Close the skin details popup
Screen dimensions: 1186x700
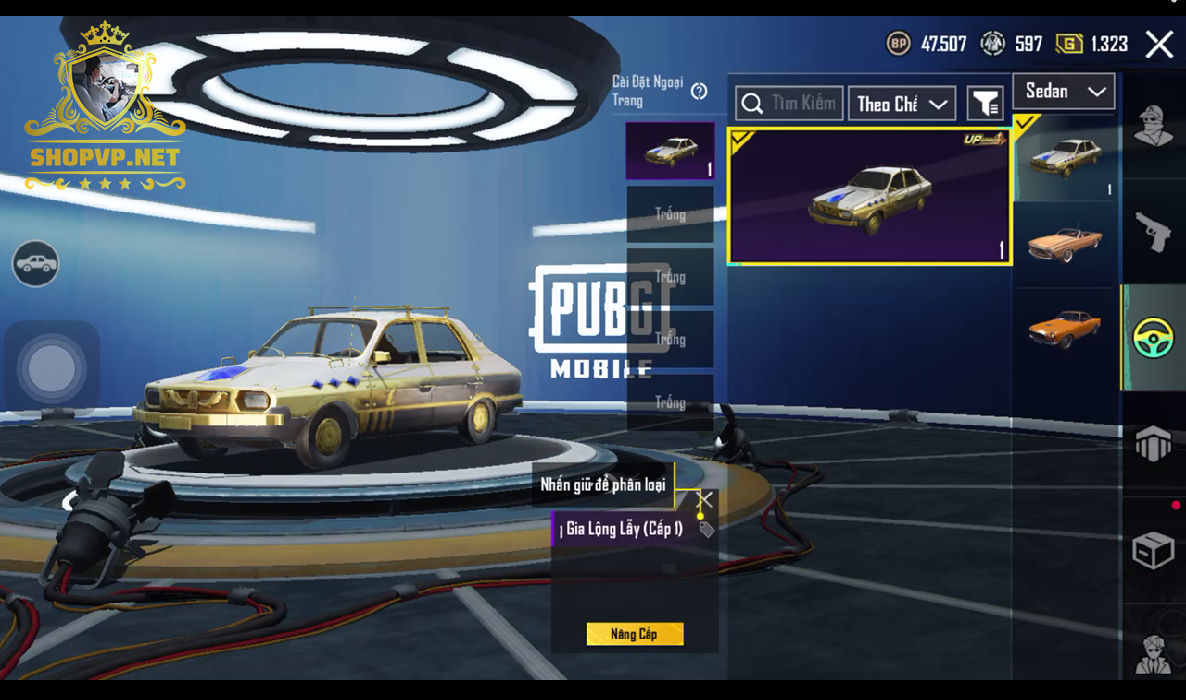pyautogui.click(x=705, y=499)
